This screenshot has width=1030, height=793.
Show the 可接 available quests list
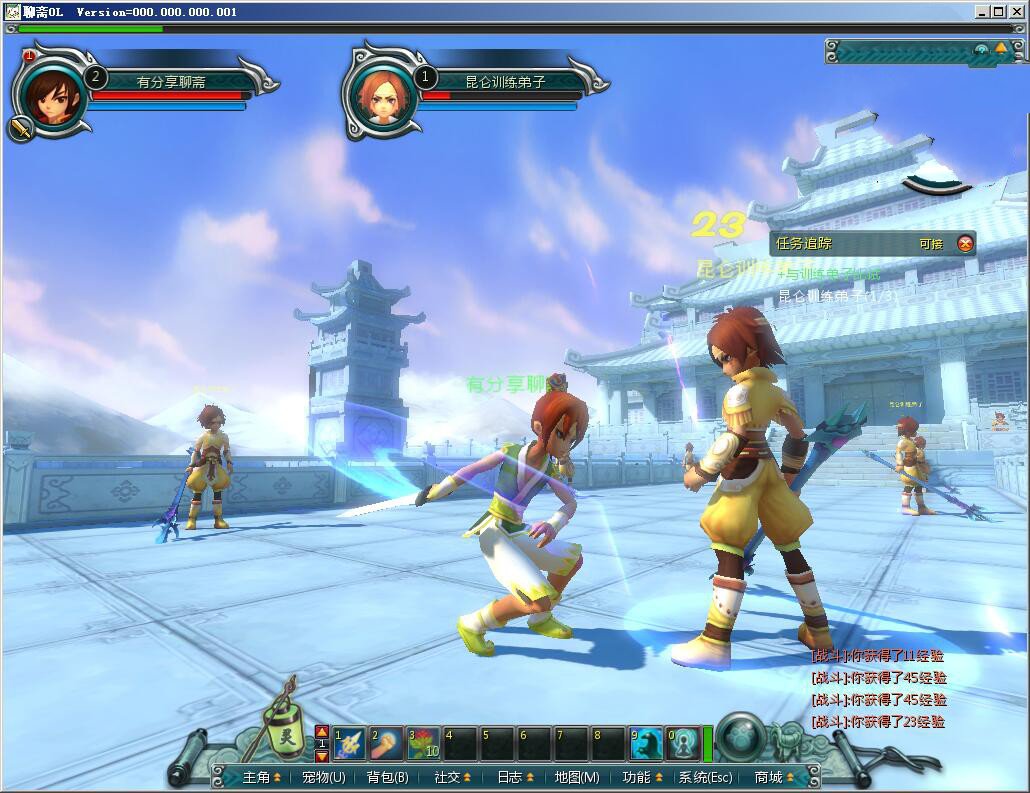[930, 243]
